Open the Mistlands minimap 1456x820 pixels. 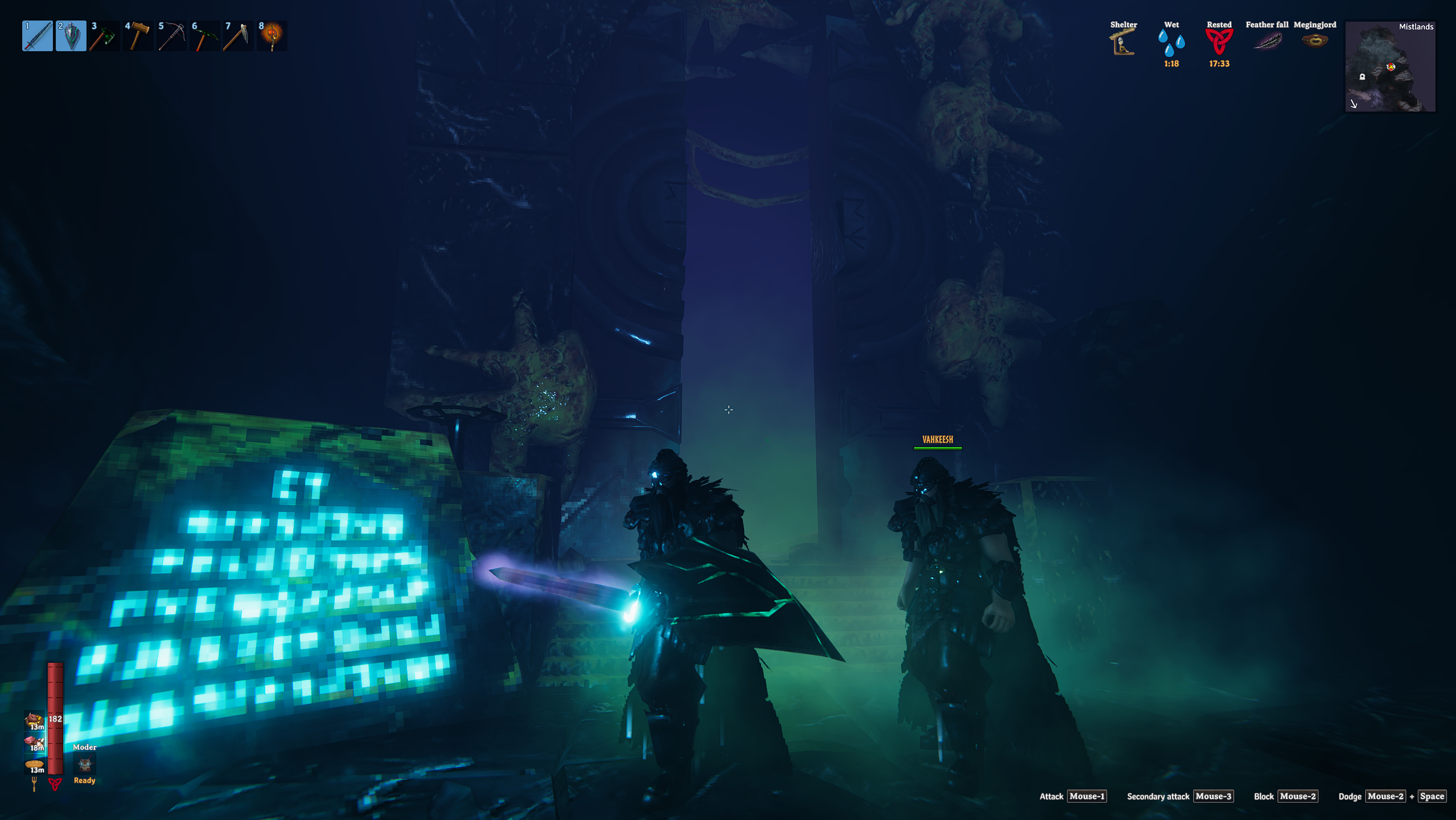pos(1390,67)
